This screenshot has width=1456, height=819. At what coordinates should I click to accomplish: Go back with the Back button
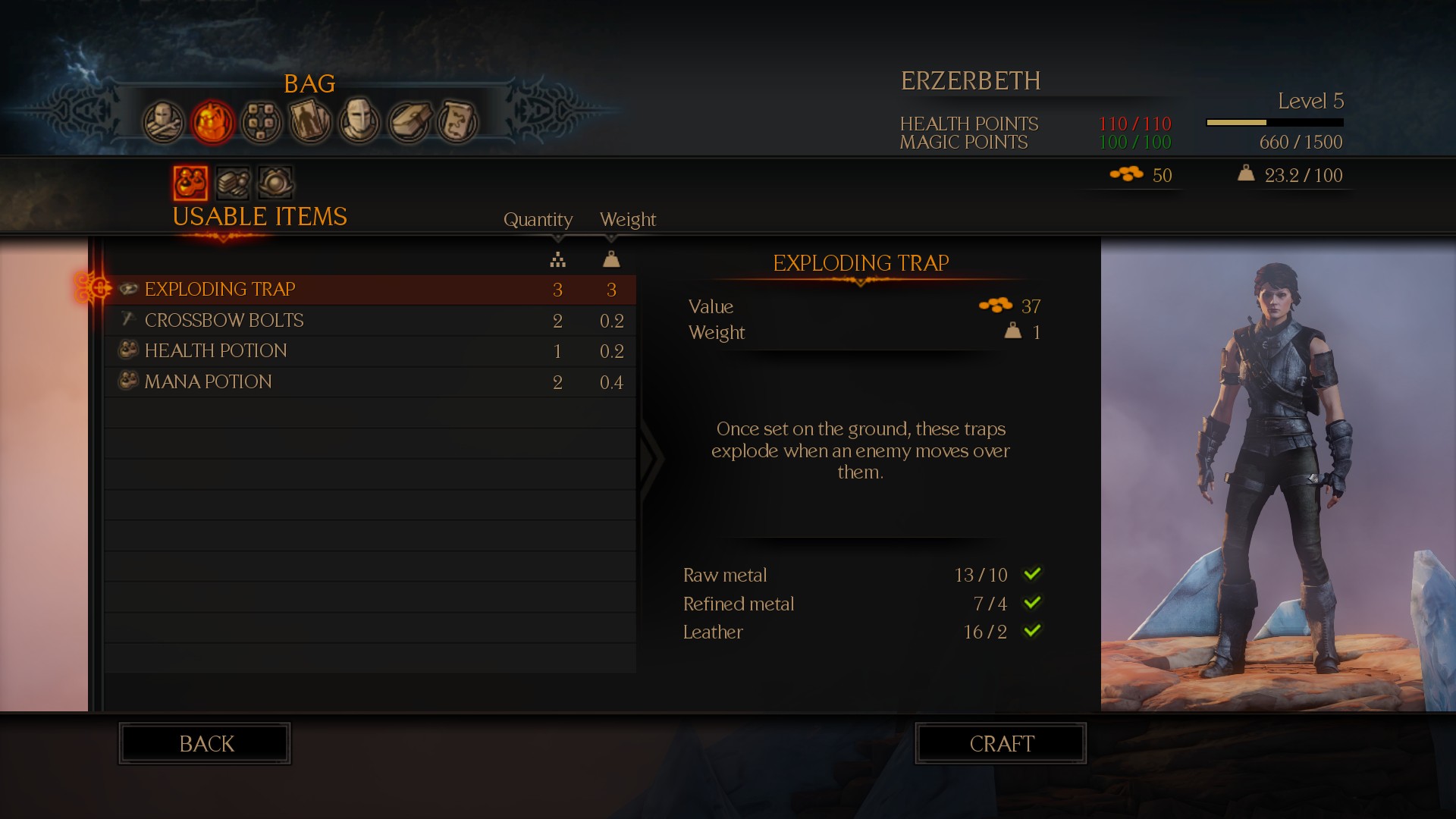[x=205, y=744]
